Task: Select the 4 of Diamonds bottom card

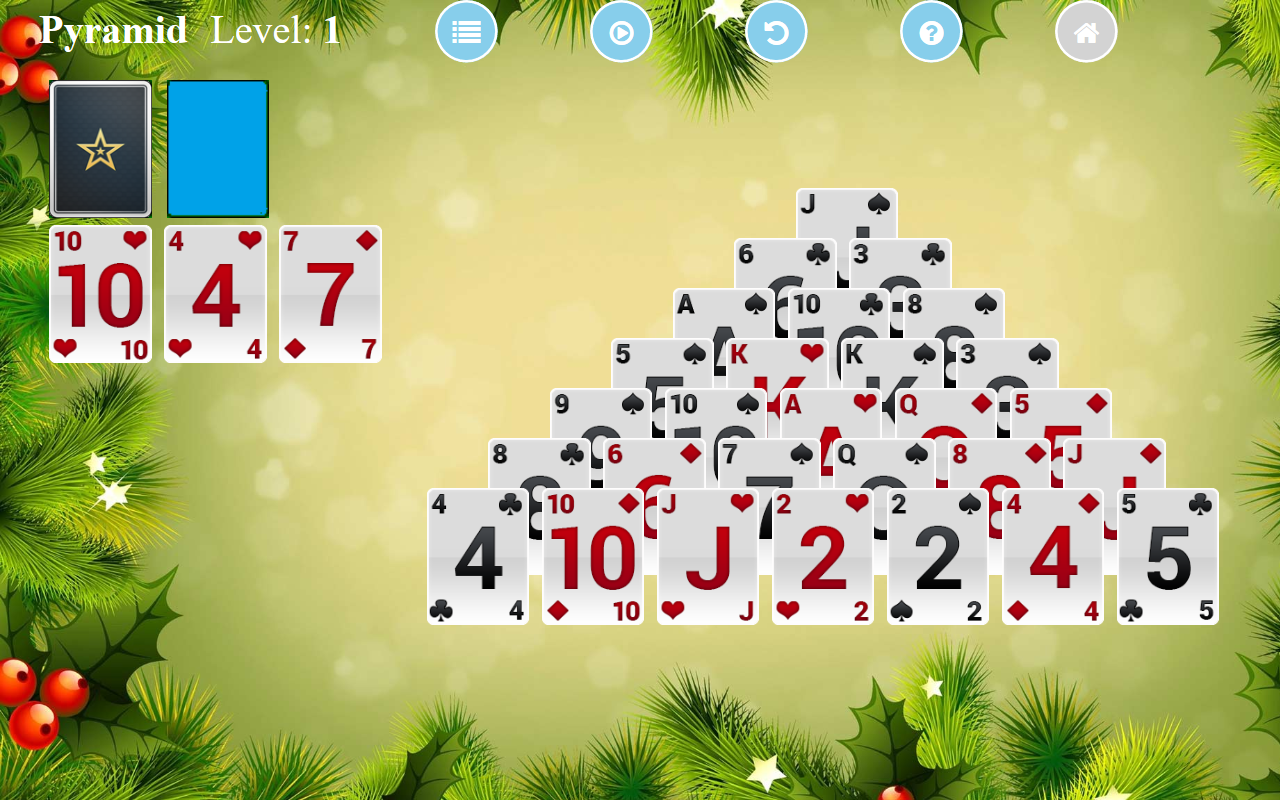Action: (x=1052, y=557)
